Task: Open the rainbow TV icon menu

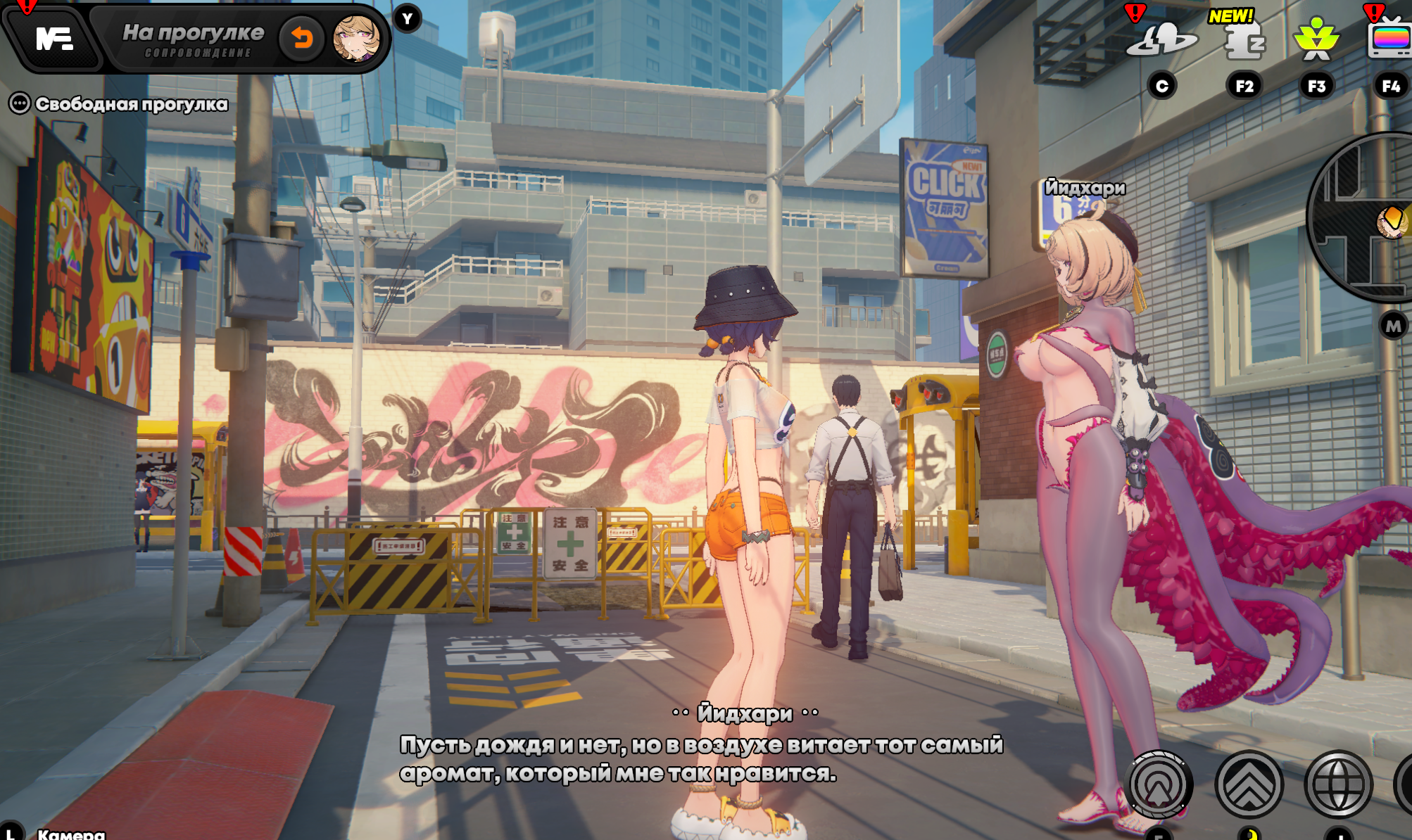Action: click(x=1389, y=40)
